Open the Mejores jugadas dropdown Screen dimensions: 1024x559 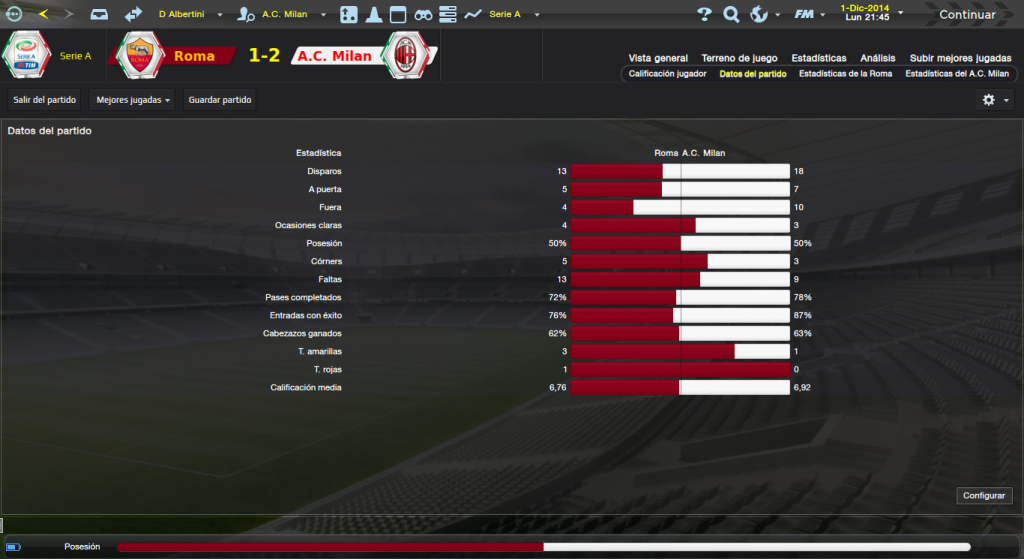click(132, 100)
